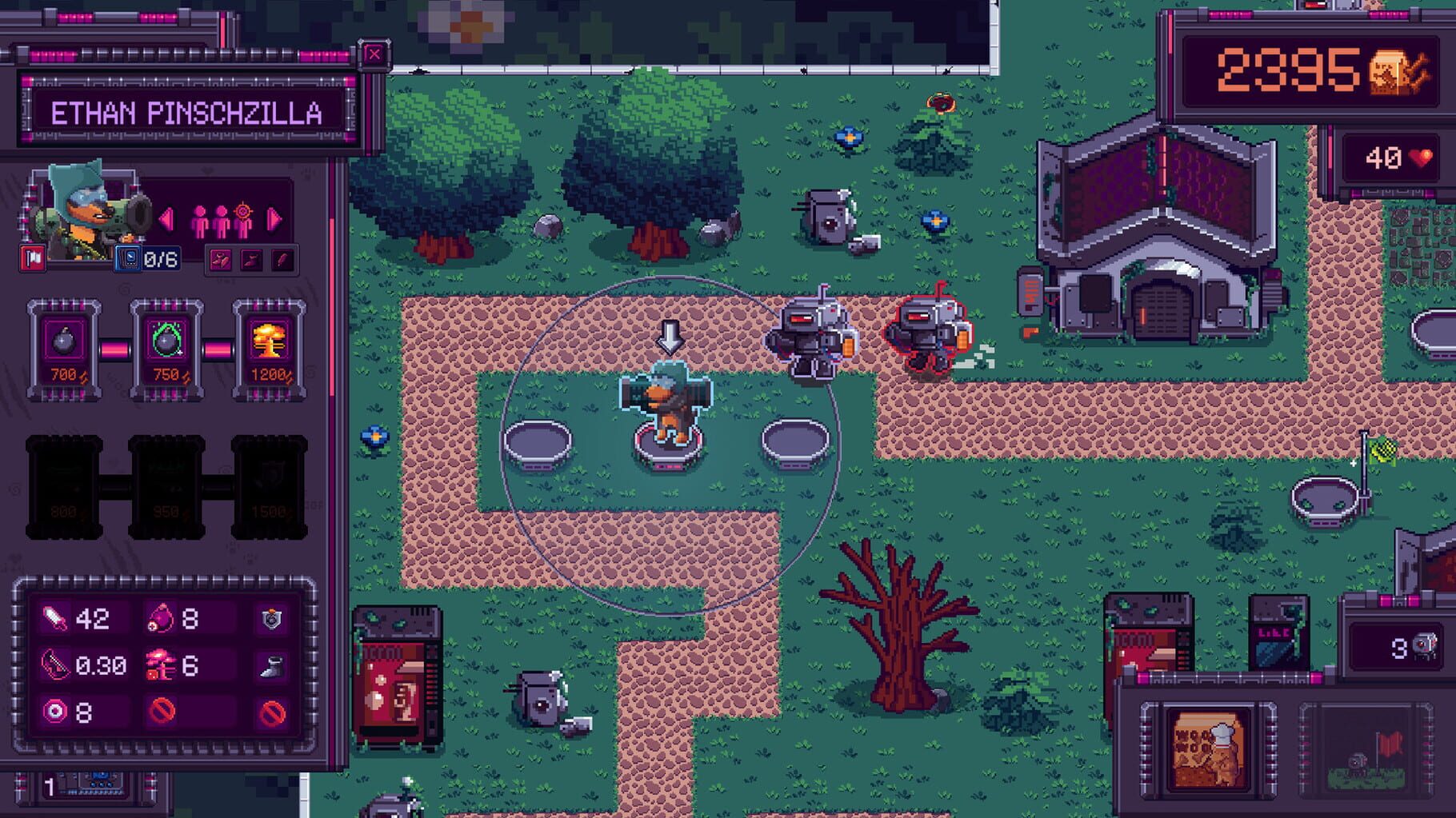1456x818 pixels.
Task: Buy the nuke upgrade priced 1200
Action: pos(270,348)
